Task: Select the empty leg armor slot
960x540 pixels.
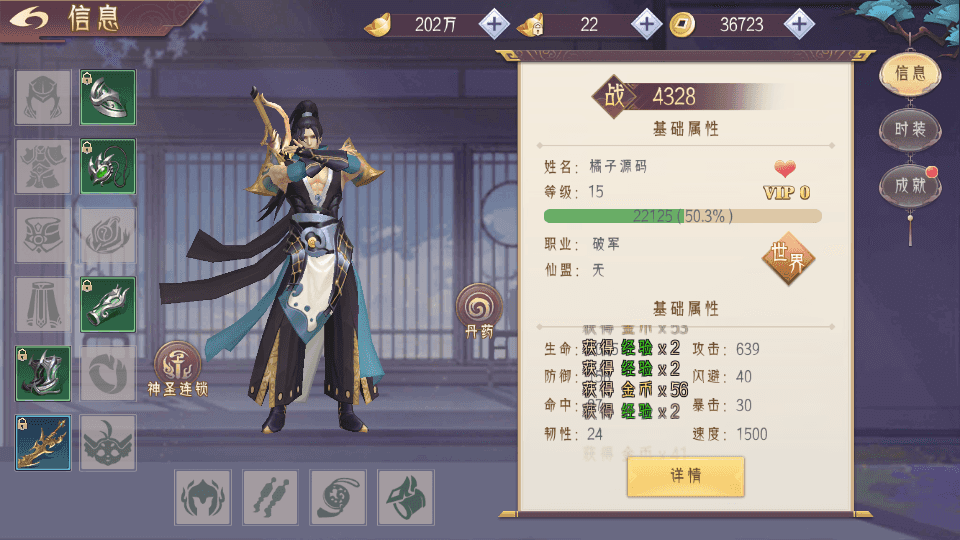Action: point(43,304)
